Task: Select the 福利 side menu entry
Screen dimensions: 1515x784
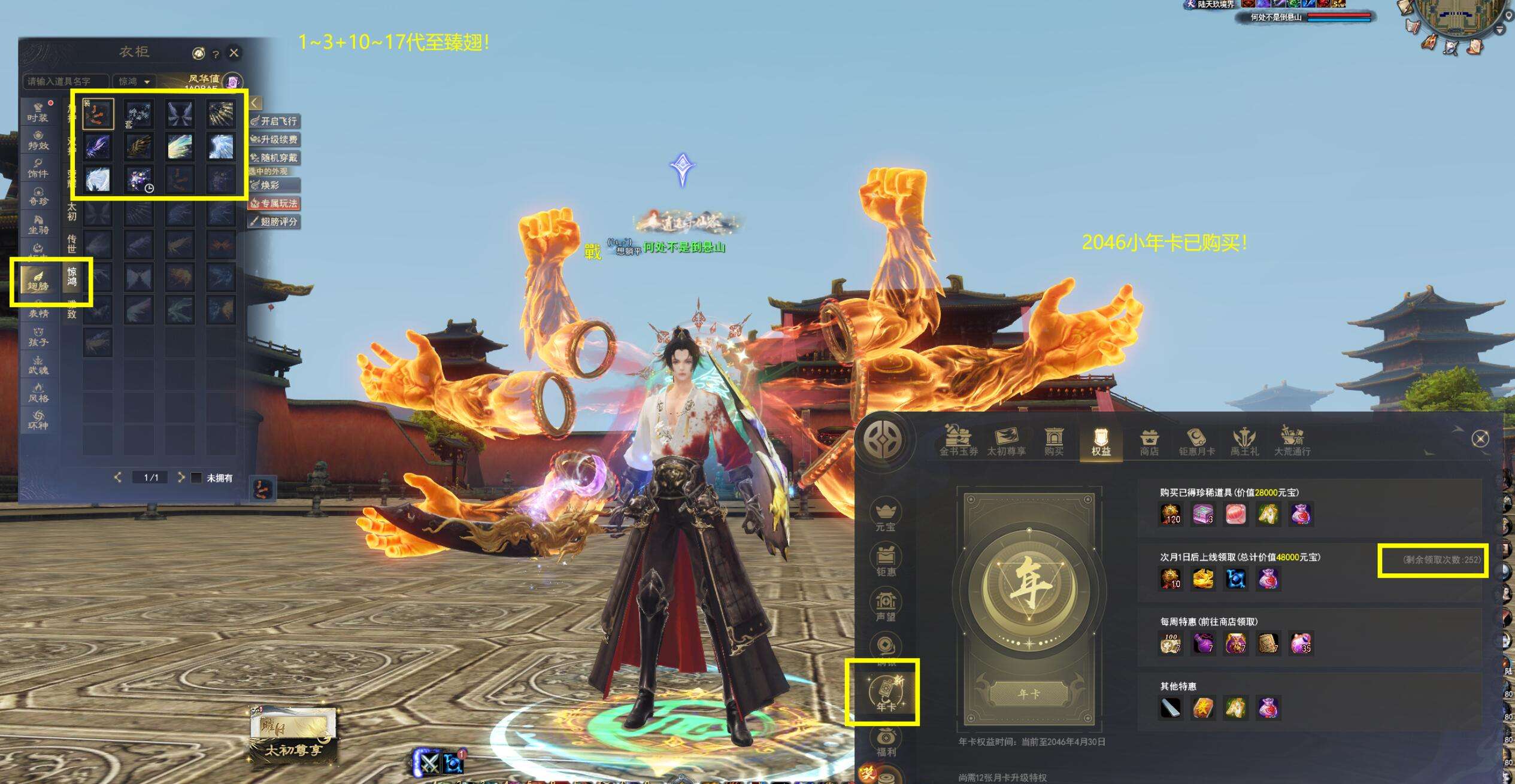Action: [x=886, y=742]
